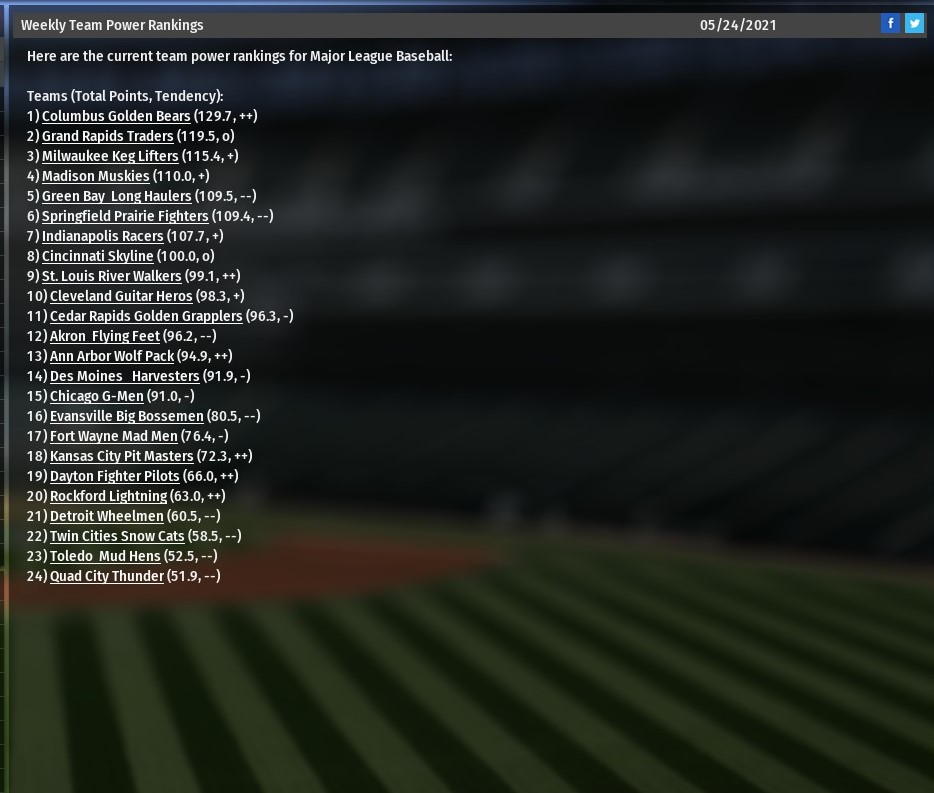The width and height of the screenshot is (934, 793).
Task: Open Cedar Rapids Golden Grapplers link
Action: point(146,316)
